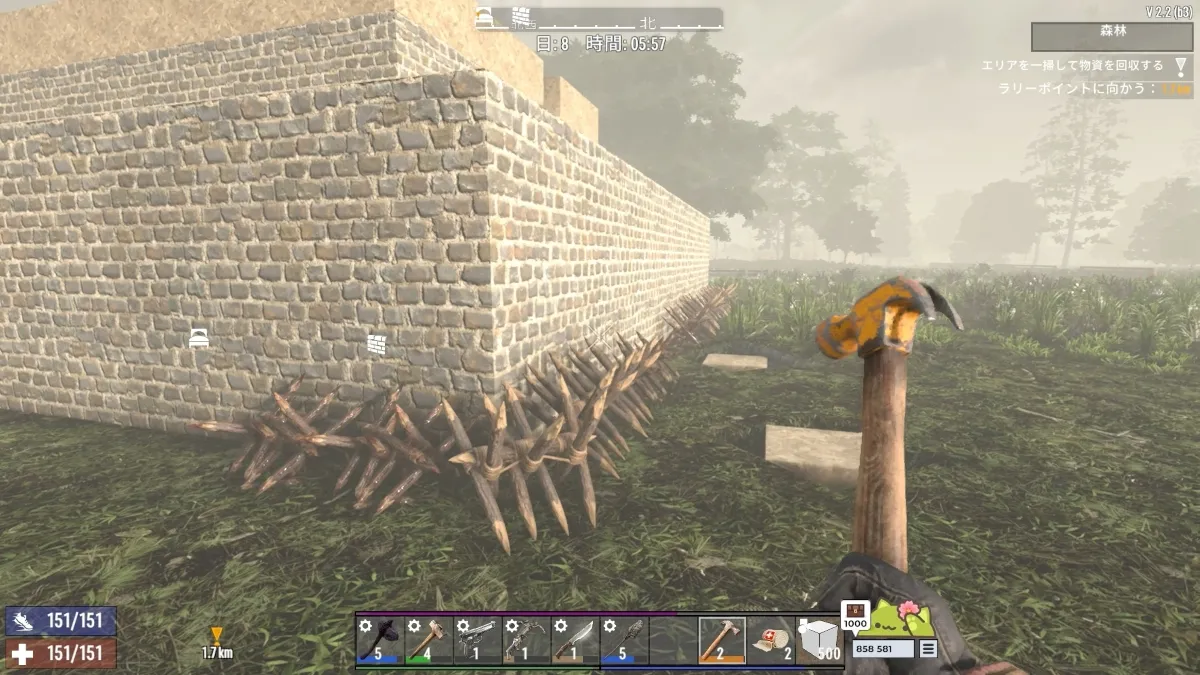Select the spiked club hotbar slot
1200x675 pixels.
click(x=624, y=640)
